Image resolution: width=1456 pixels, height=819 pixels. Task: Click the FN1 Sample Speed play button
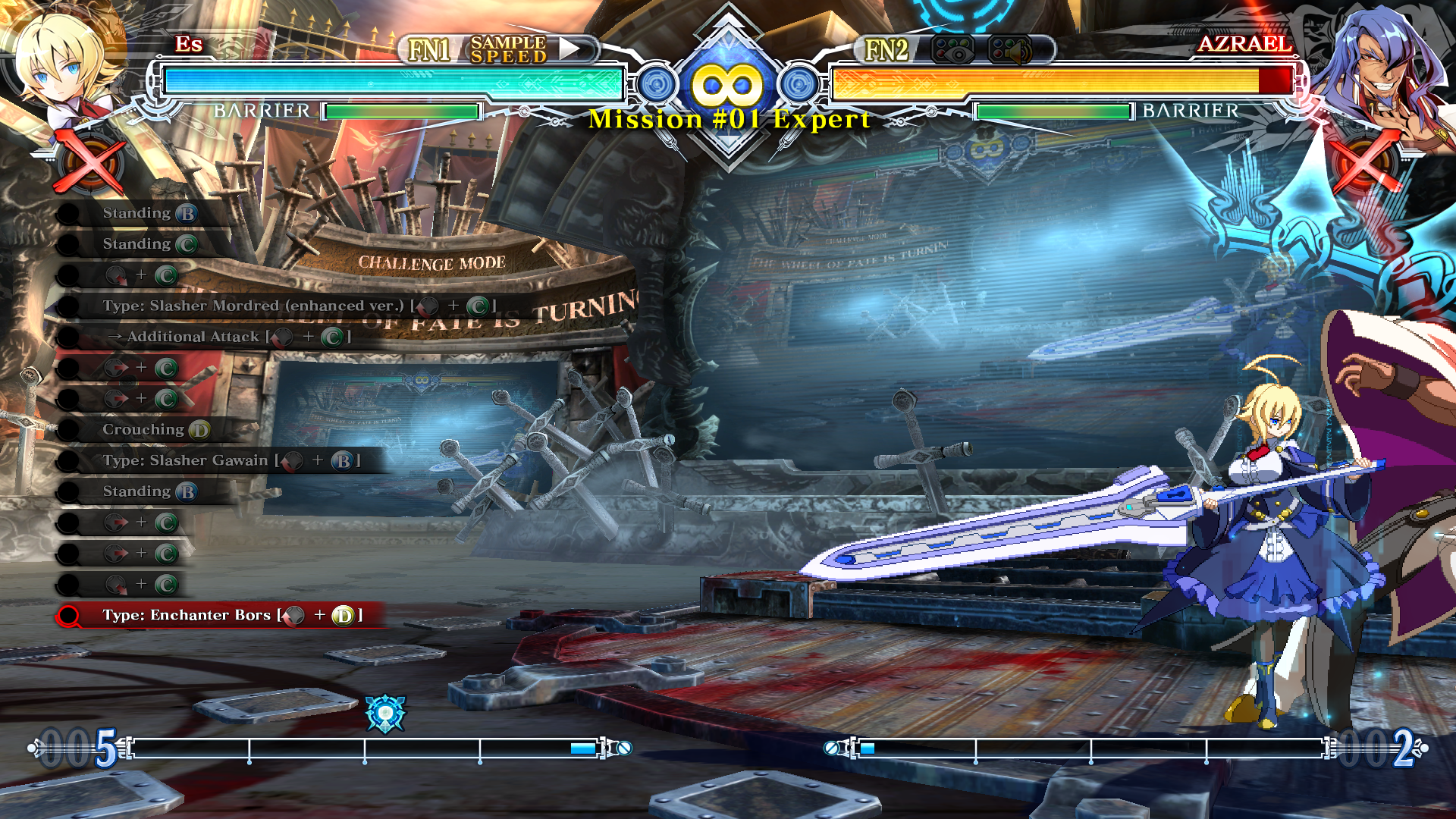[x=570, y=49]
